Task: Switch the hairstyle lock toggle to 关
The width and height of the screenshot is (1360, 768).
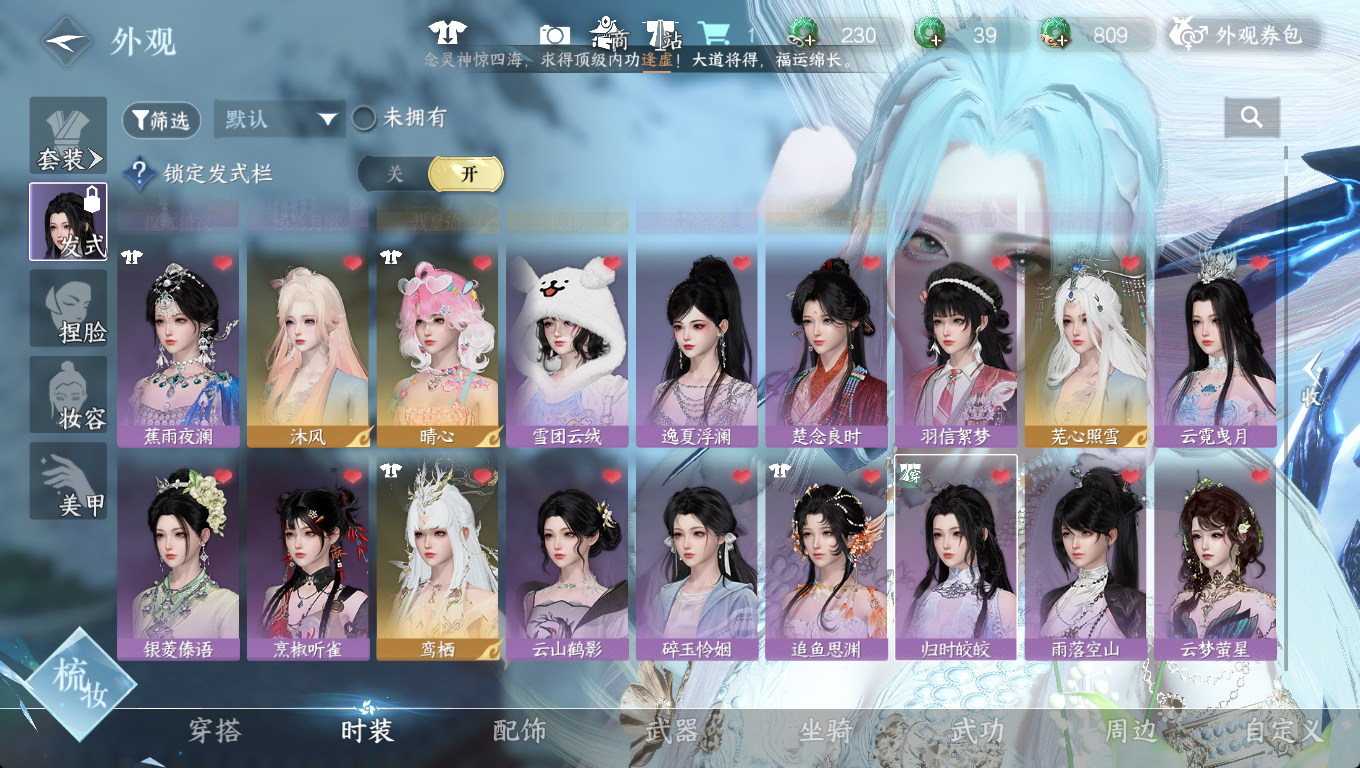Action: tap(395, 174)
